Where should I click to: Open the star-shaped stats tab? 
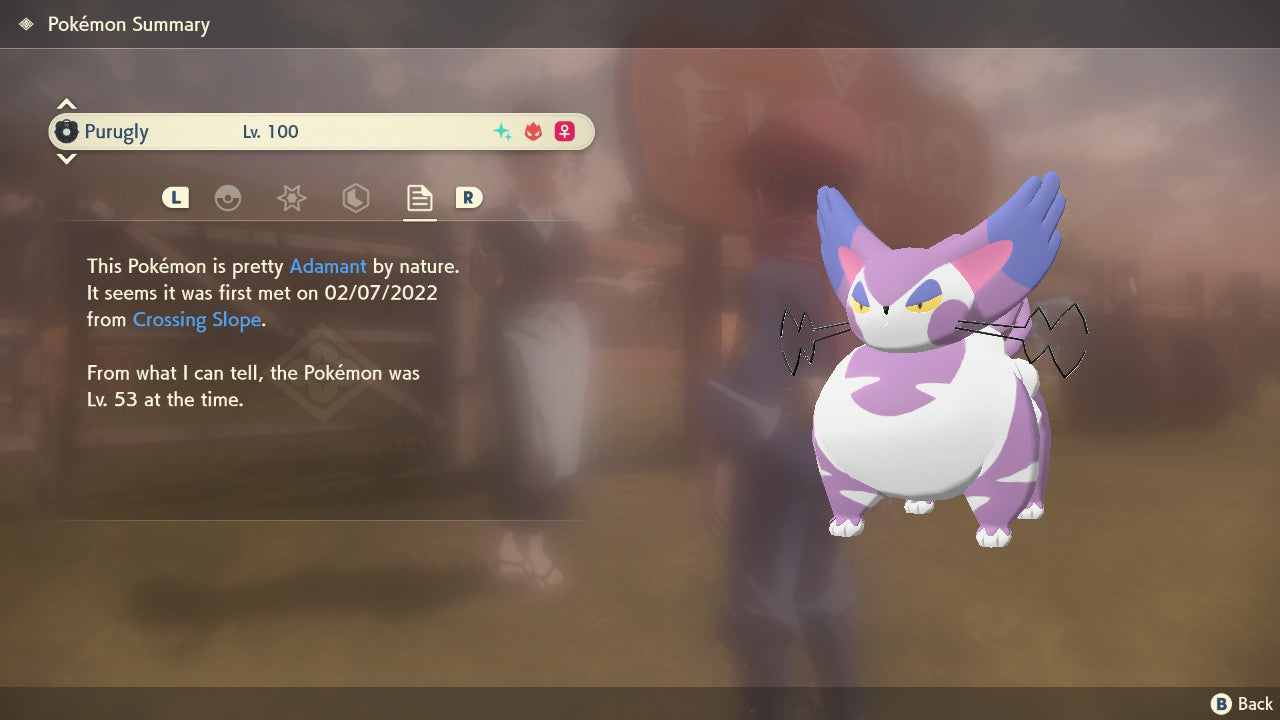coord(291,198)
